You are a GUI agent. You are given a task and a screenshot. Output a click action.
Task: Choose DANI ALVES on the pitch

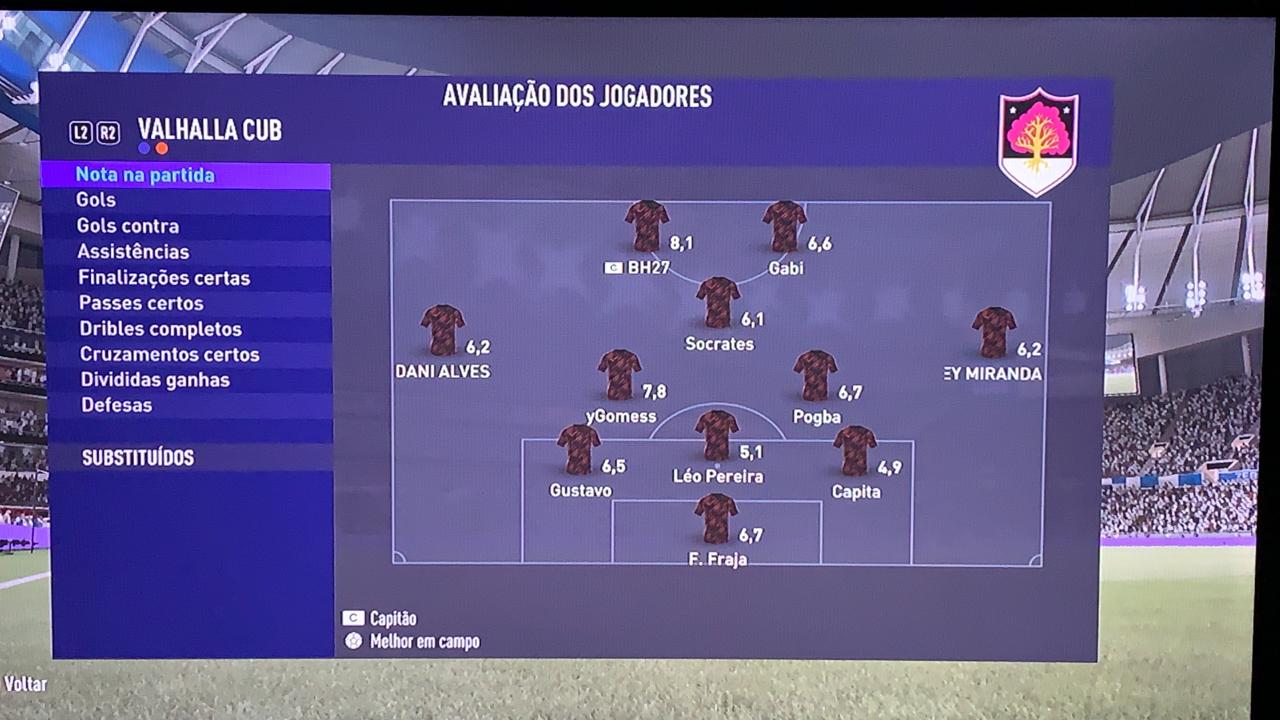[442, 330]
